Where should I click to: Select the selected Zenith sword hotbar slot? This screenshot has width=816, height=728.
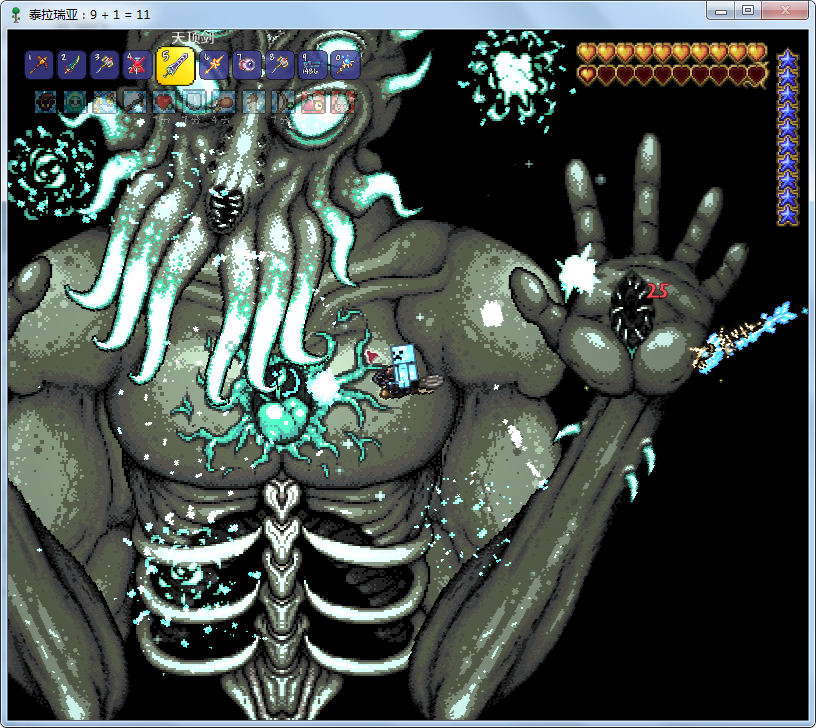click(176, 65)
